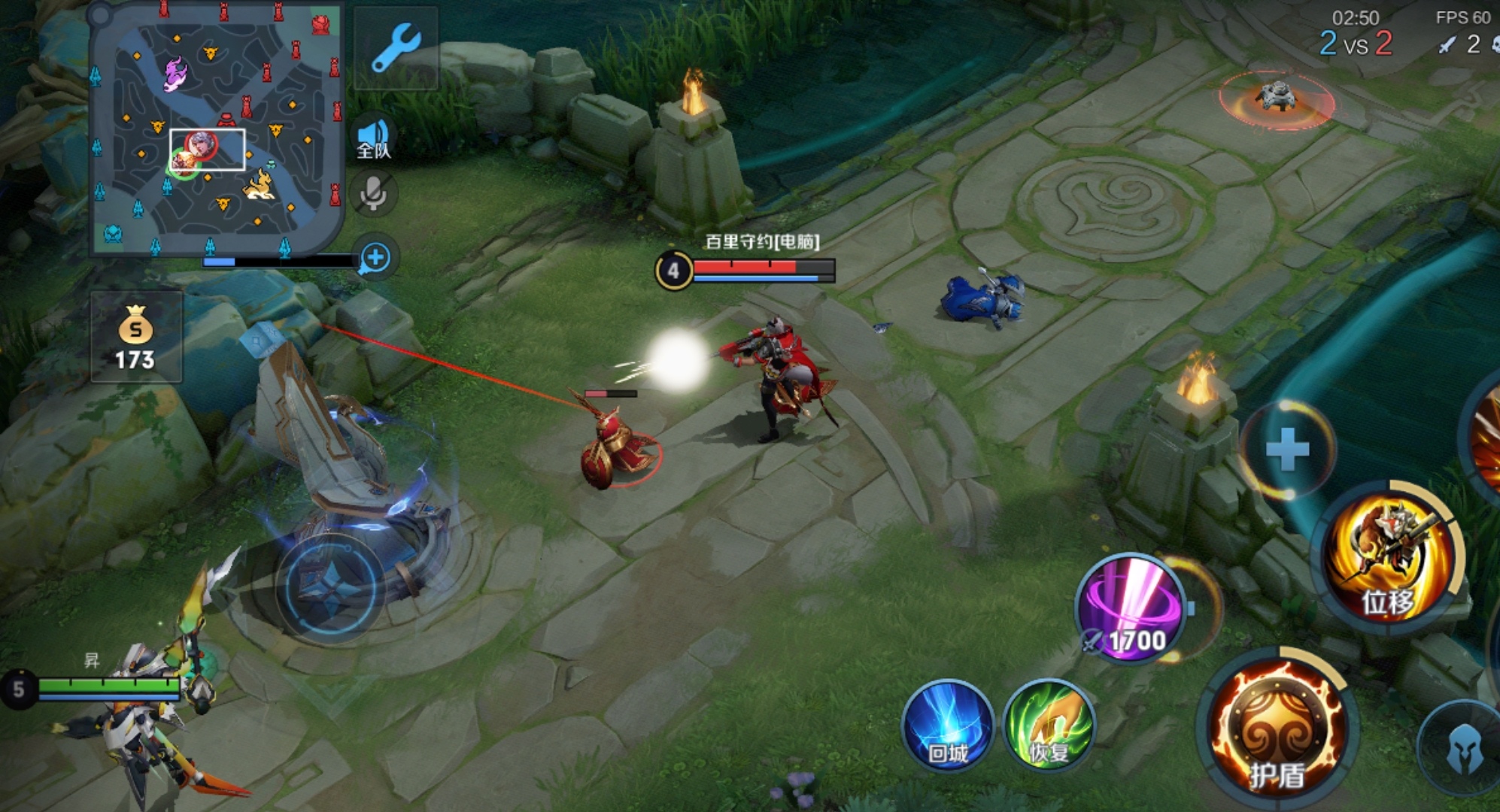Tap the blue helmet hero-target button
Screen dimensions: 1500x812
1464,747
